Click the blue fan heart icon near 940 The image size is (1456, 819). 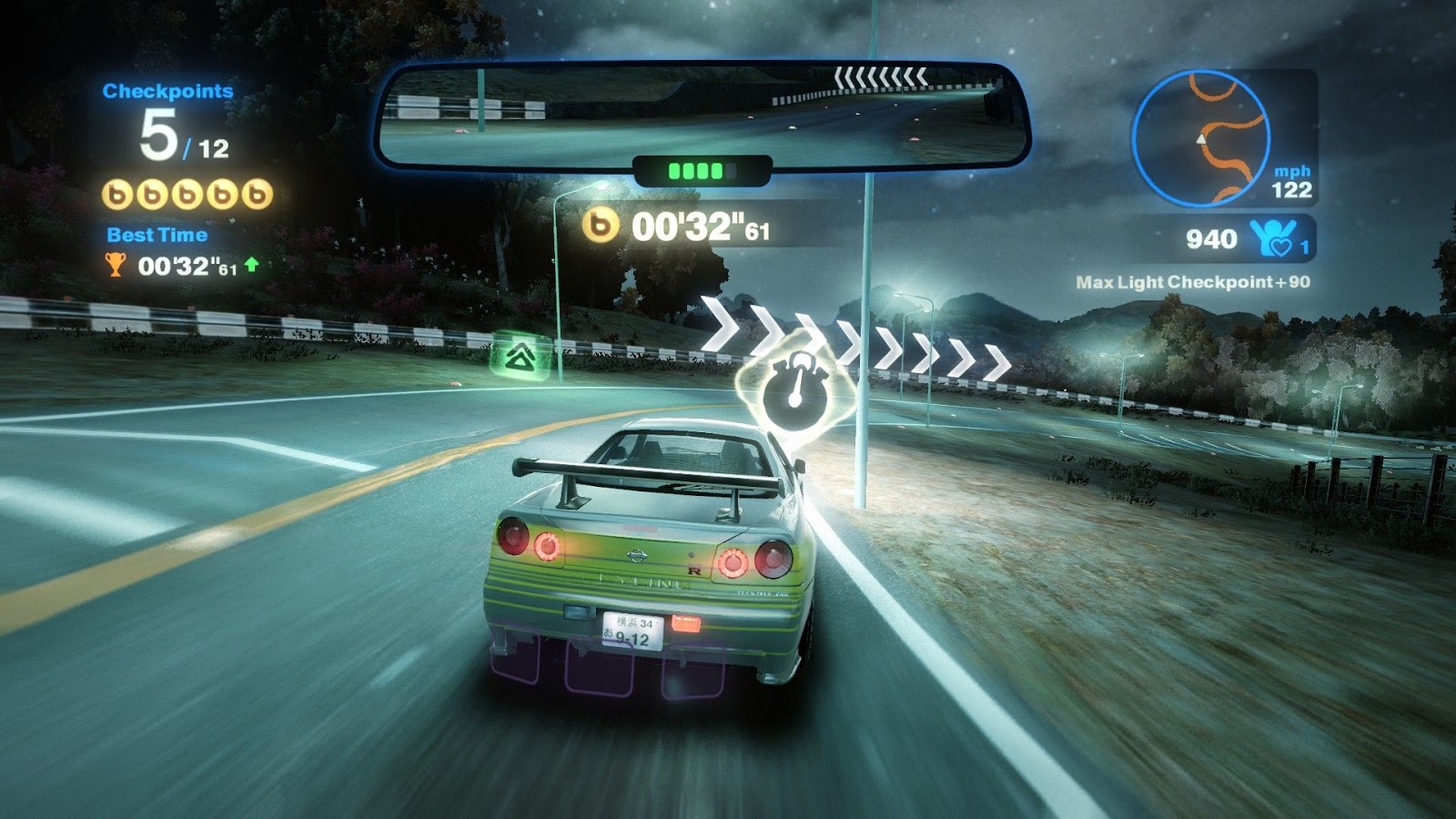click(x=1273, y=238)
